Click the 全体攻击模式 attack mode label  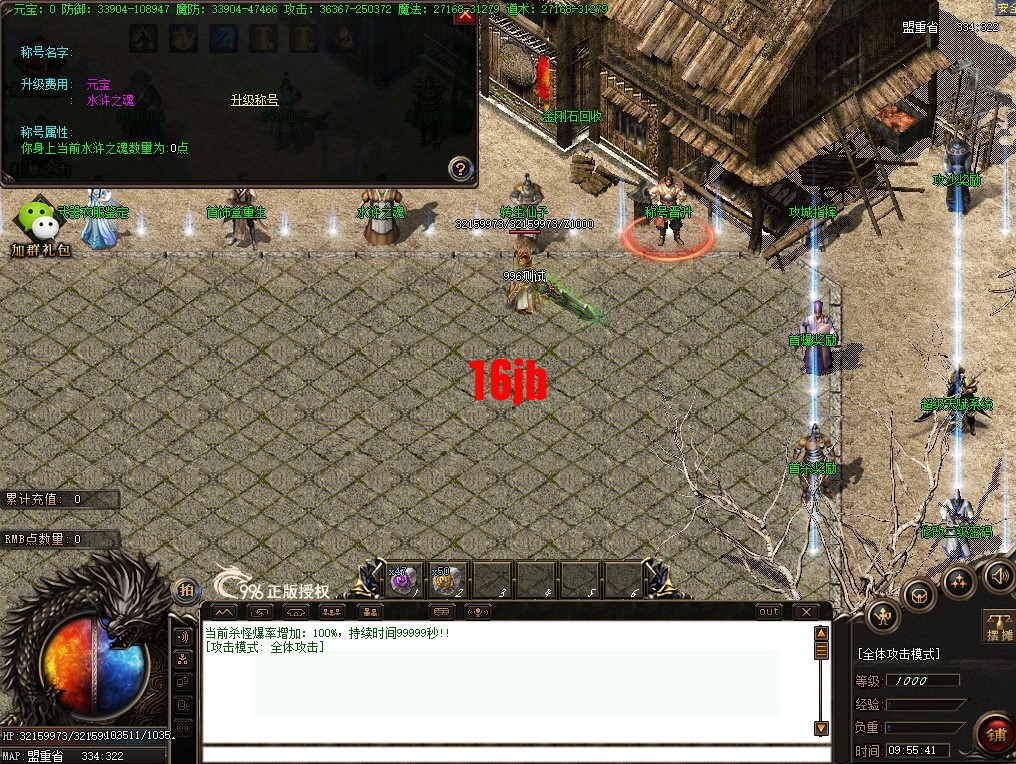click(x=898, y=654)
